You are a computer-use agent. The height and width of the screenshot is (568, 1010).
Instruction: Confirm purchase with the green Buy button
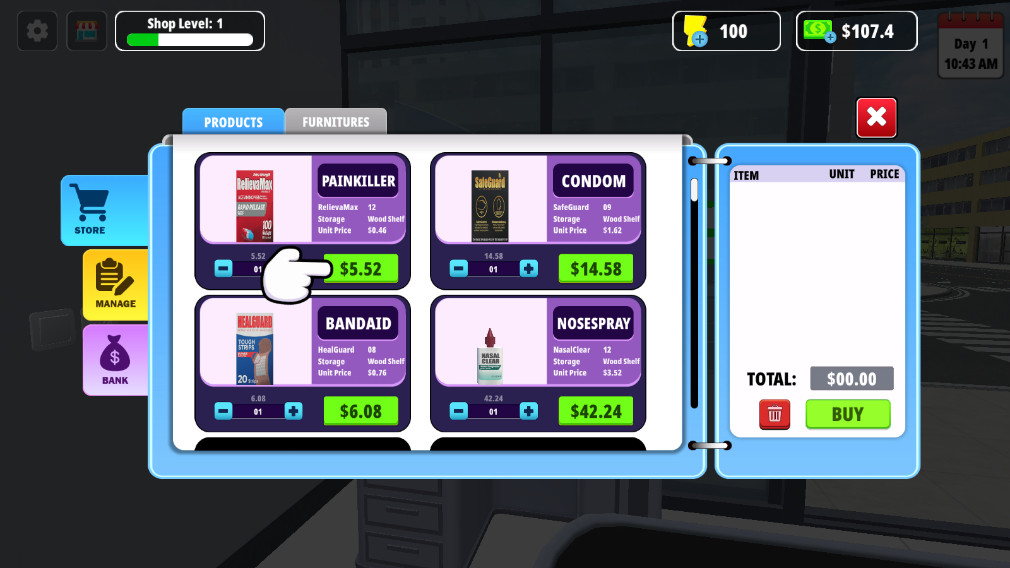[847, 414]
